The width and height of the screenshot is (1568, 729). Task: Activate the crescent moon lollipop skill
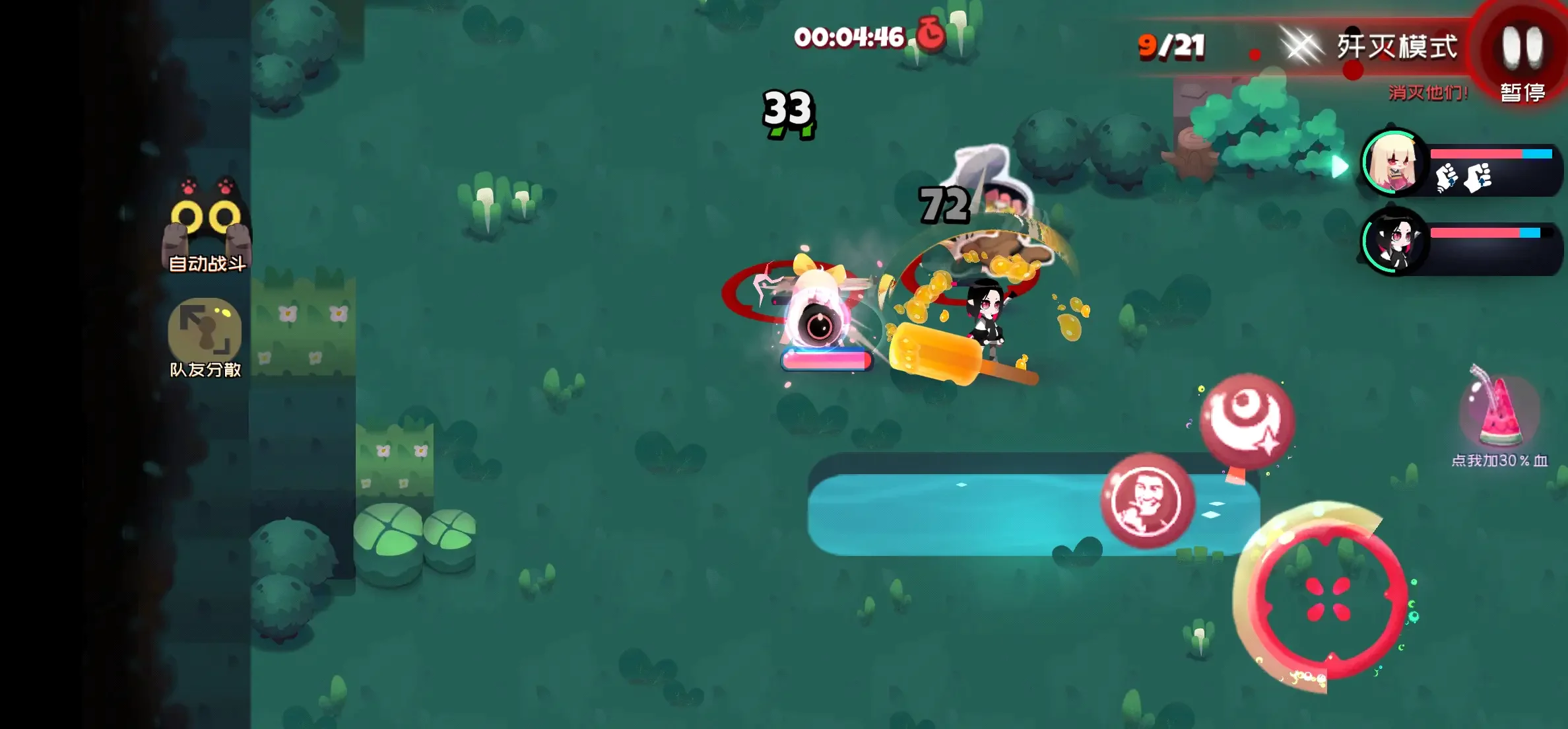point(1247,423)
